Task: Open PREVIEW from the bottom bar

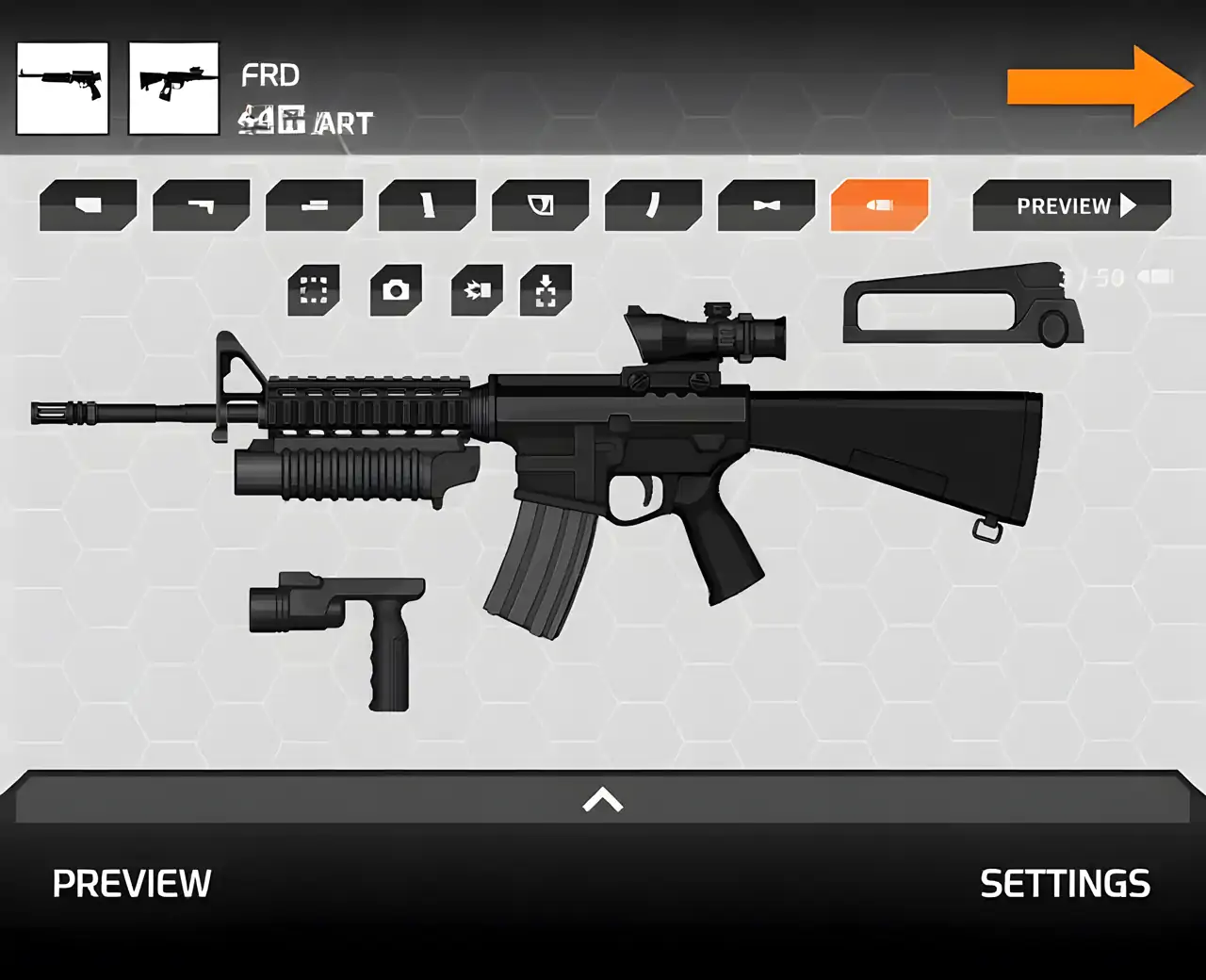Action: (132, 884)
